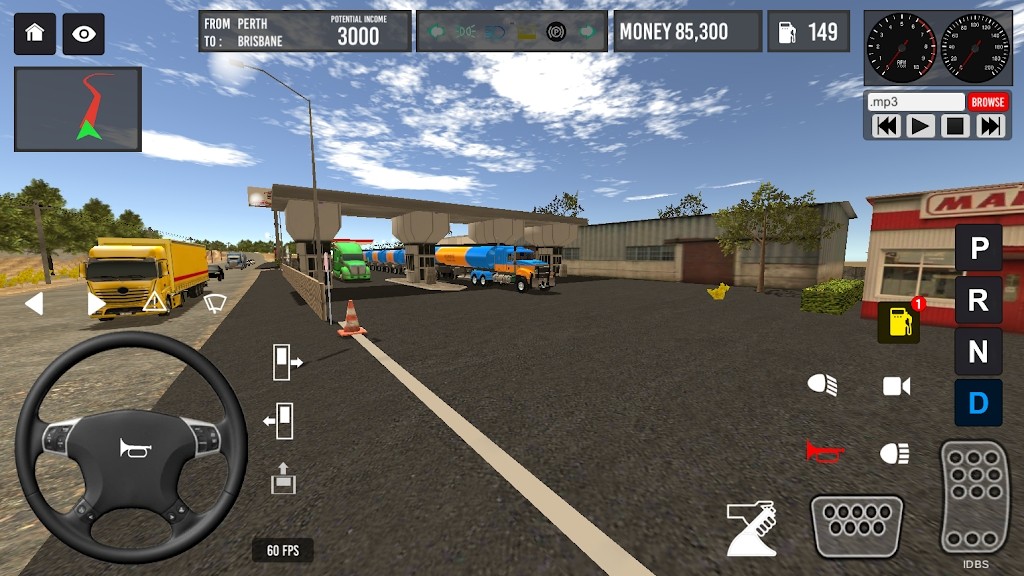Step on the brake pedal
This screenshot has height=576, width=1024.
tap(857, 525)
